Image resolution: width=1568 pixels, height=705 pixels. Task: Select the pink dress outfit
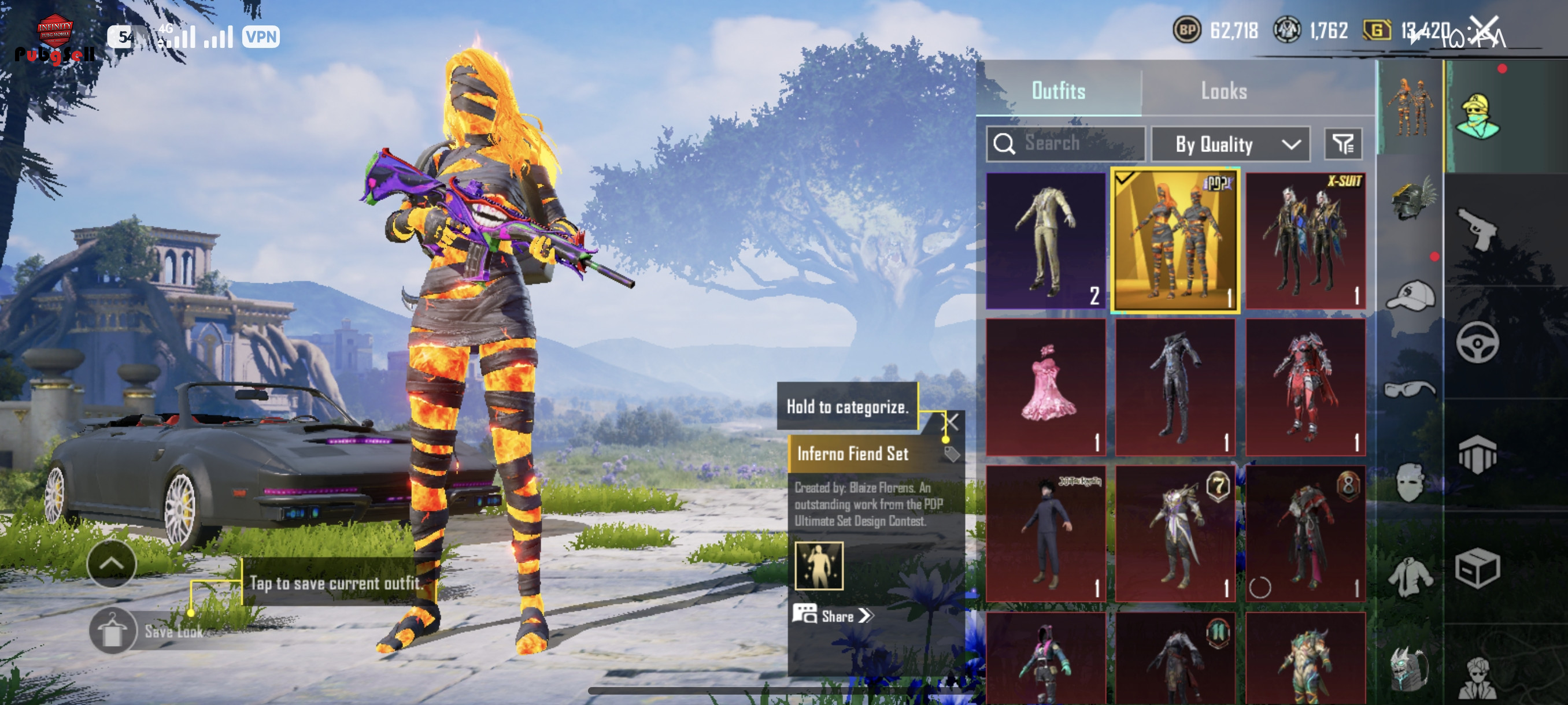(x=1045, y=386)
